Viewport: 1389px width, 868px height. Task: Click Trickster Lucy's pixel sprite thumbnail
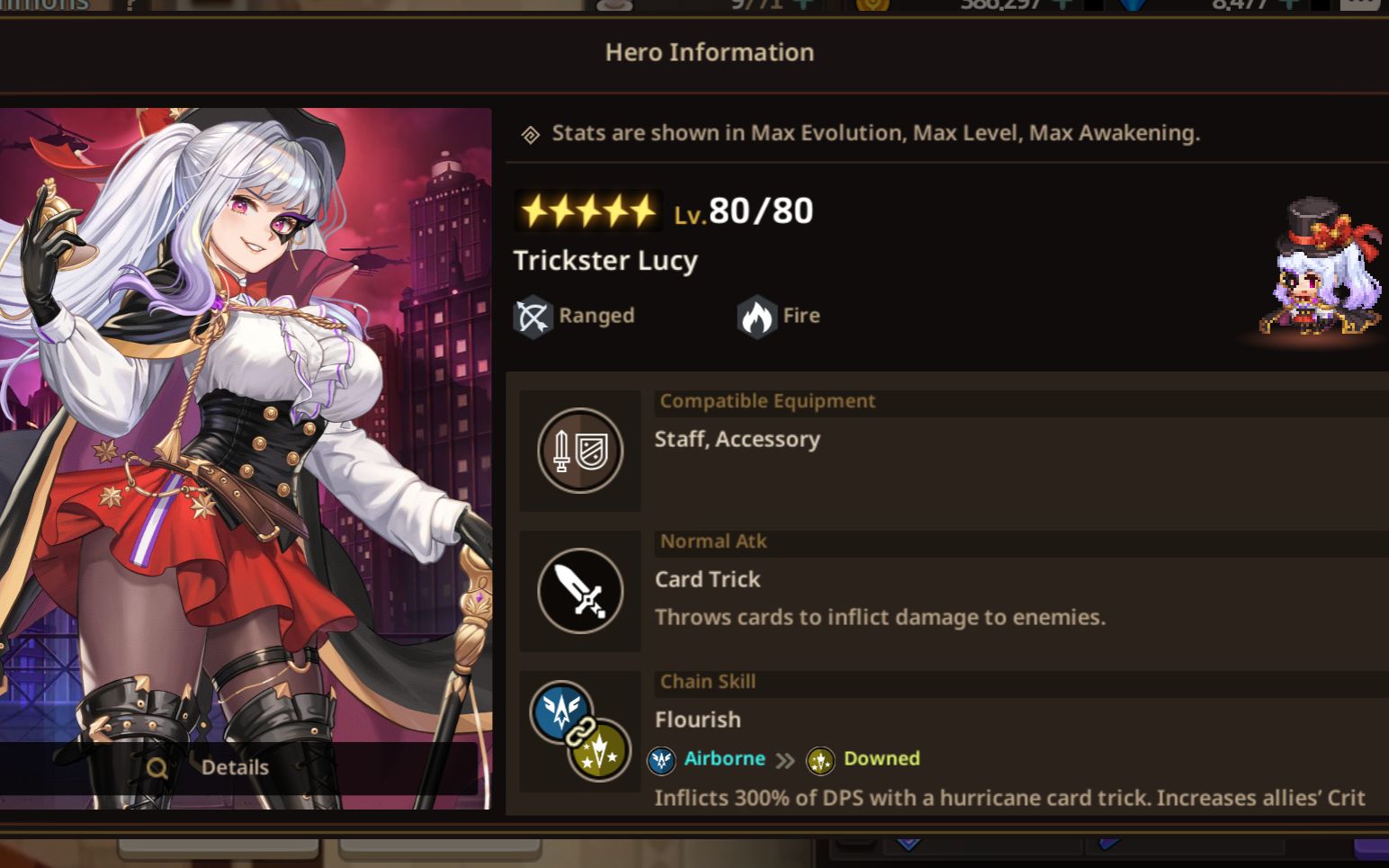(1320, 273)
